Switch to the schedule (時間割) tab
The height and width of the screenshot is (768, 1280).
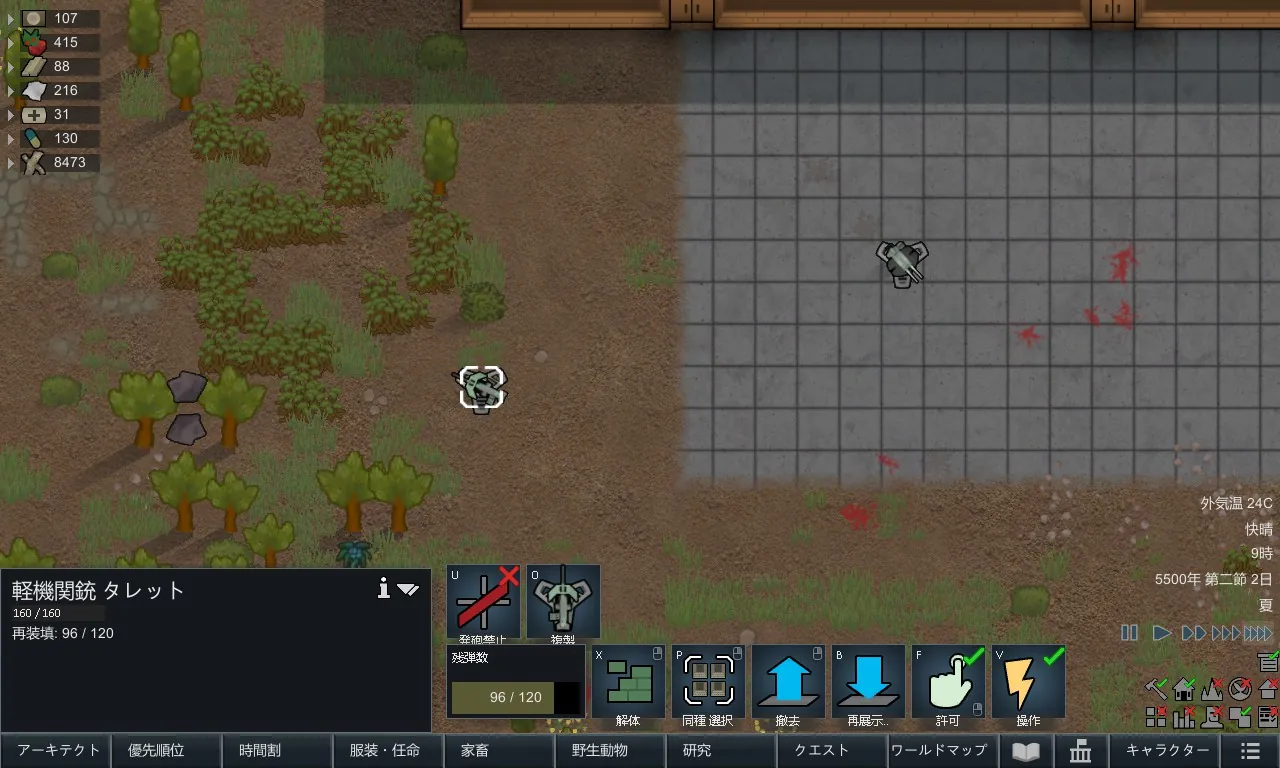click(x=273, y=750)
